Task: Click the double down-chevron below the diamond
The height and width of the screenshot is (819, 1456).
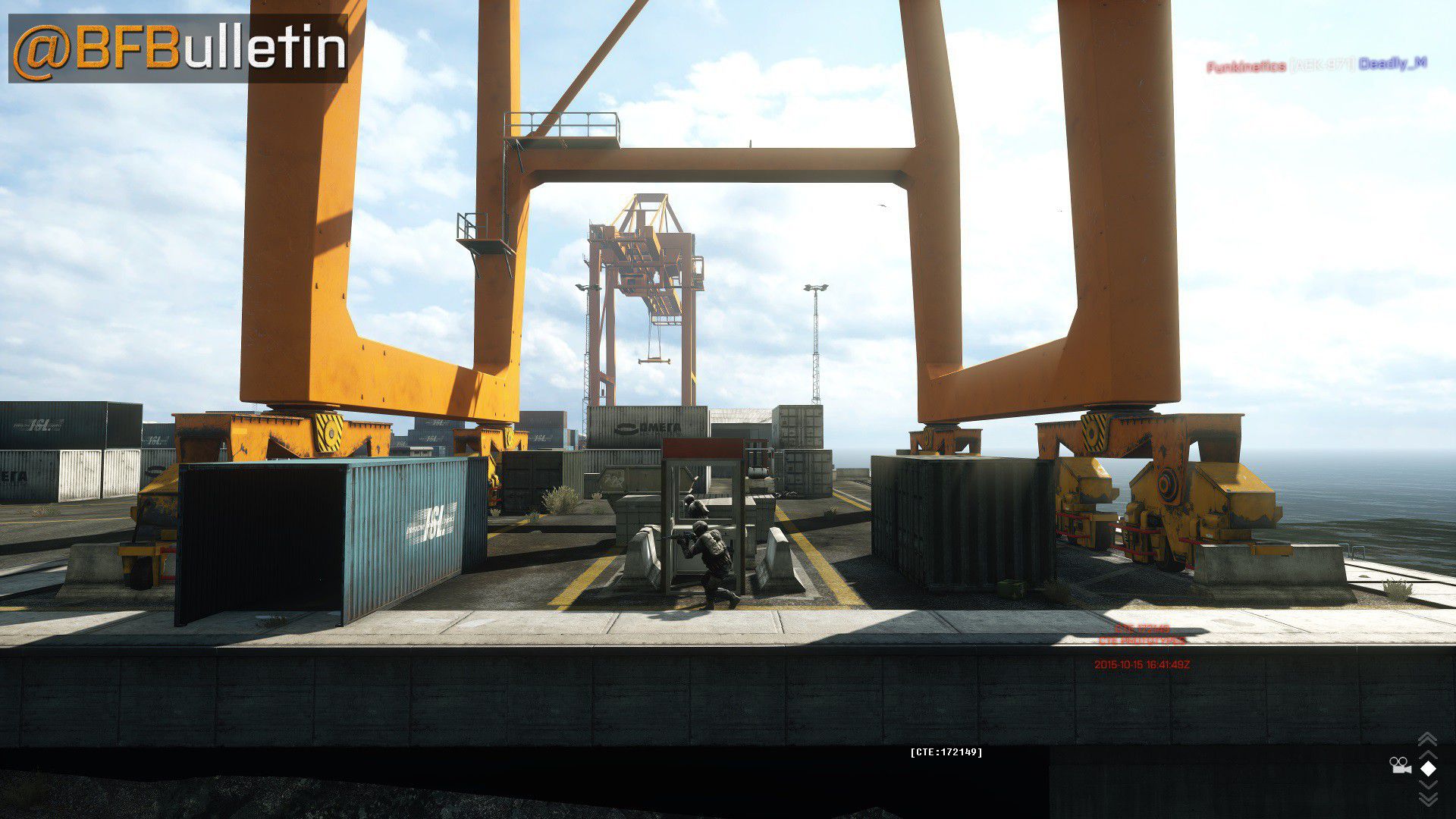Action: [1427, 798]
